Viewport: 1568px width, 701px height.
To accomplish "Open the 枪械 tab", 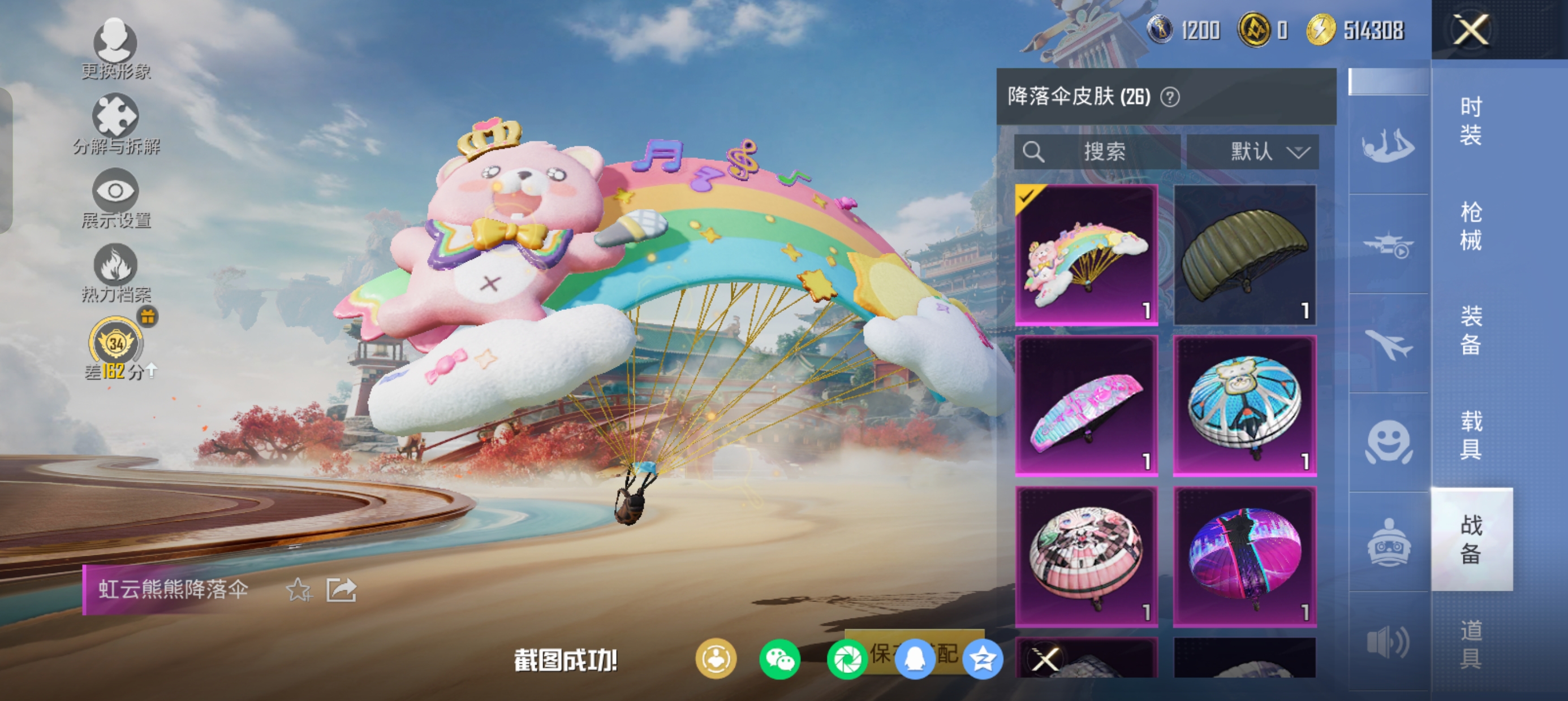I will point(1471,225).
